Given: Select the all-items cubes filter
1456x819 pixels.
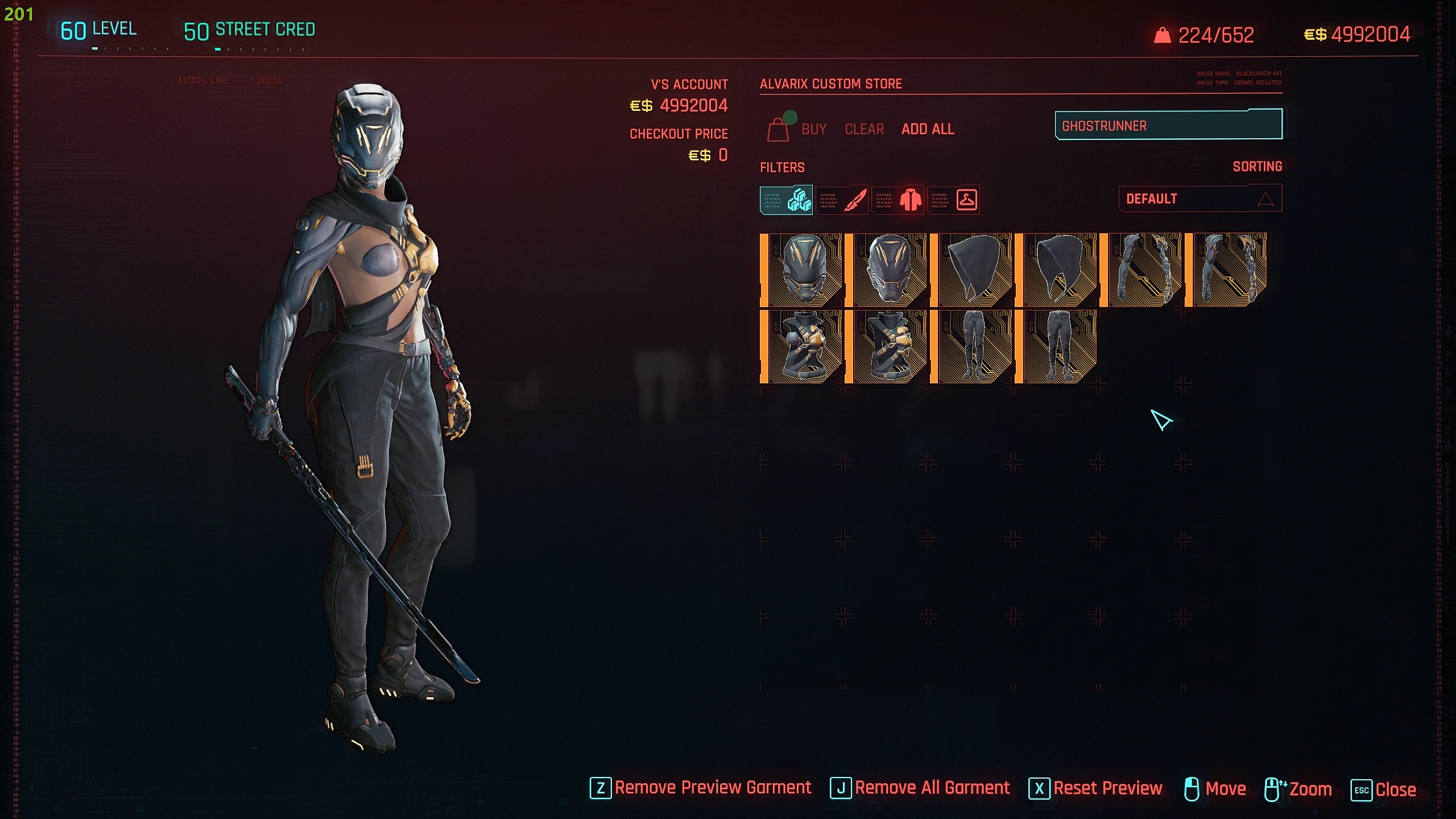Looking at the screenshot, I should click(x=786, y=200).
